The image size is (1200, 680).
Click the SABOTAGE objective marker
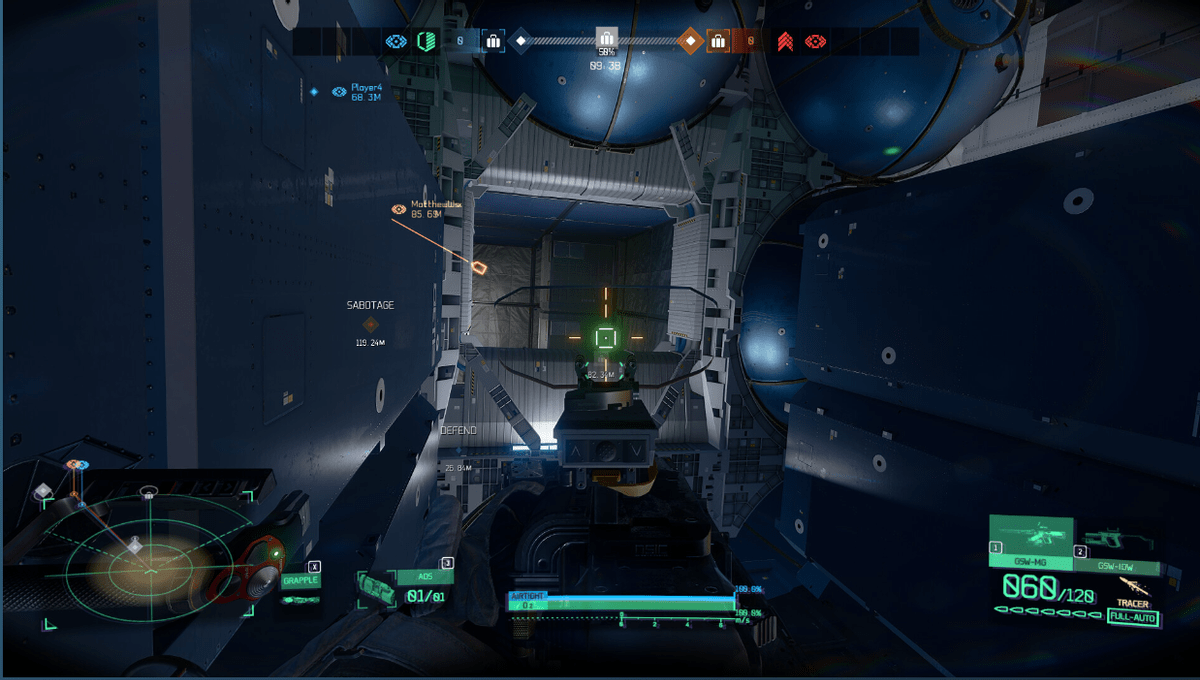click(370, 324)
